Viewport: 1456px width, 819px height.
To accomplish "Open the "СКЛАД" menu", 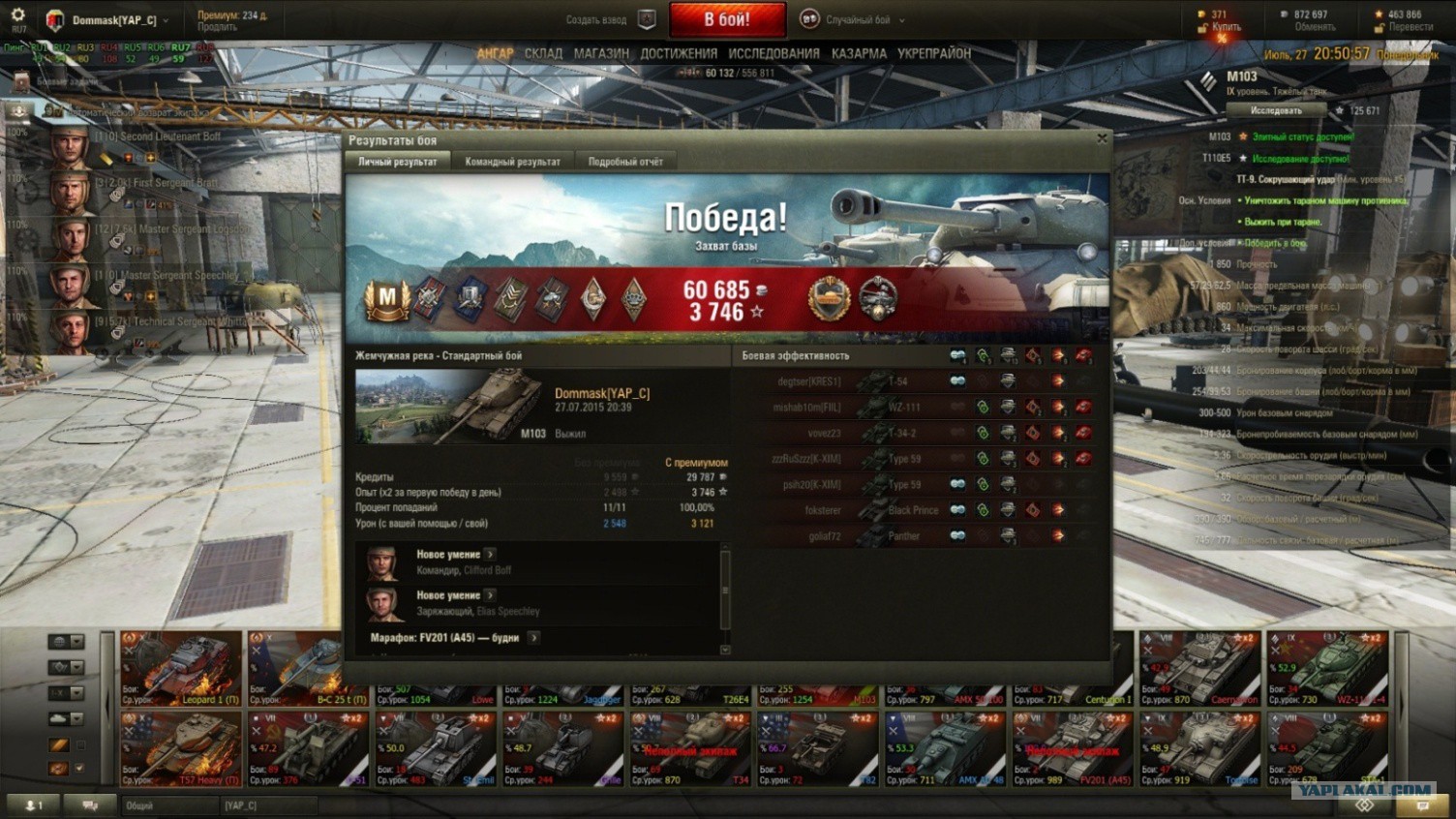I will point(543,54).
